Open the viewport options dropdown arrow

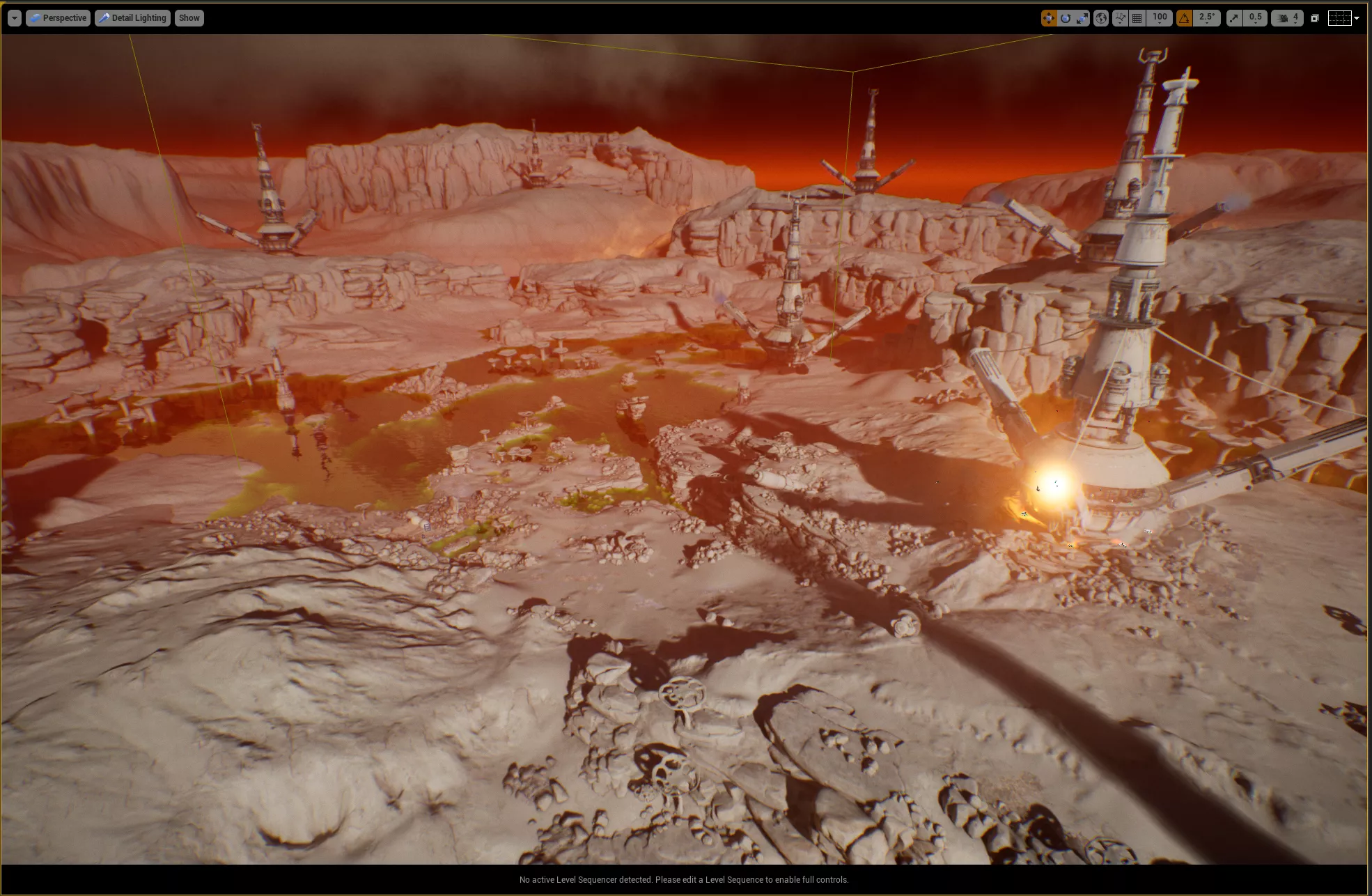click(14, 18)
